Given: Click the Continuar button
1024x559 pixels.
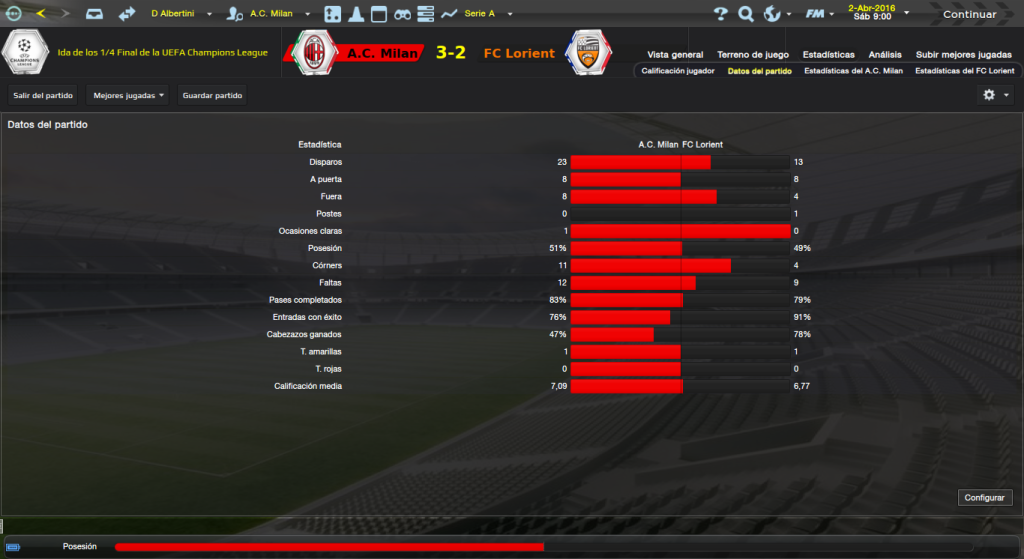Looking at the screenshot, I should pos(969,14).
